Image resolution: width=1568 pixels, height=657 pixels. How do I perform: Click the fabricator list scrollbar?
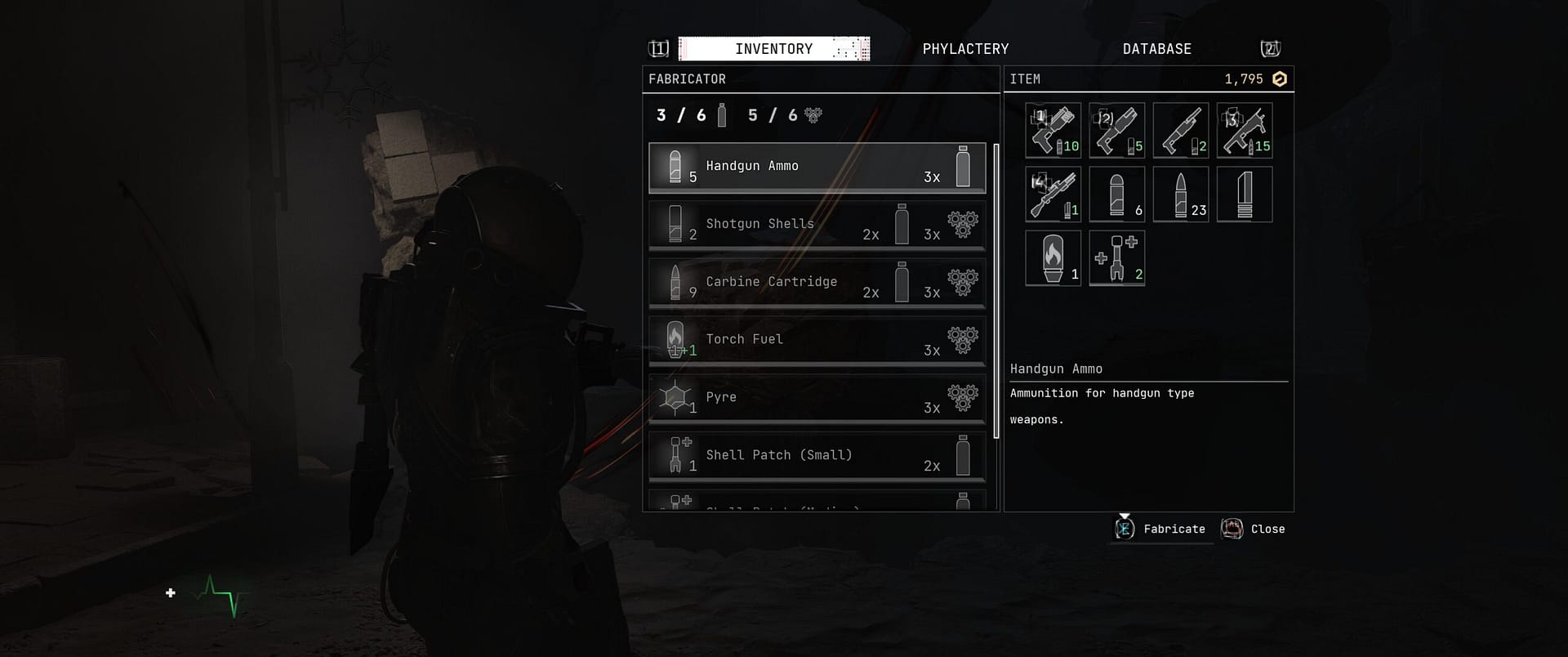click(x=996, y=290)
